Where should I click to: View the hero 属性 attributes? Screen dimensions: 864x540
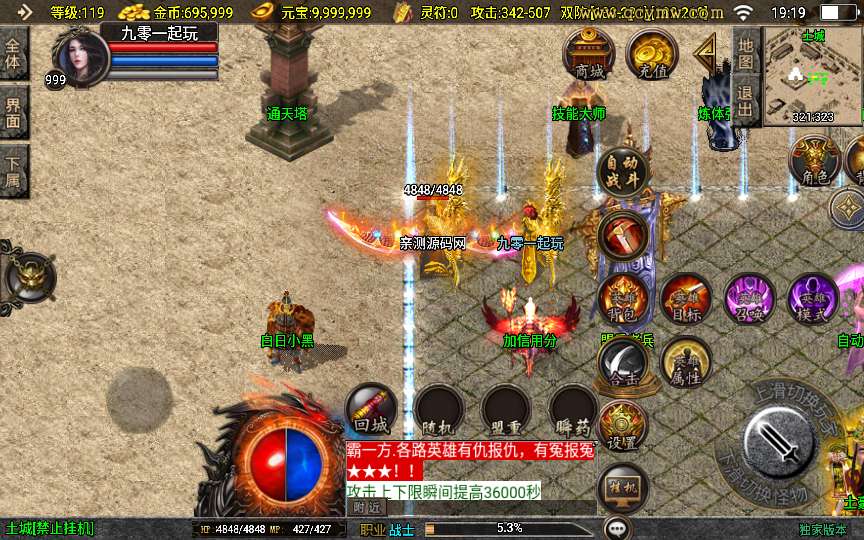point(686,362)
